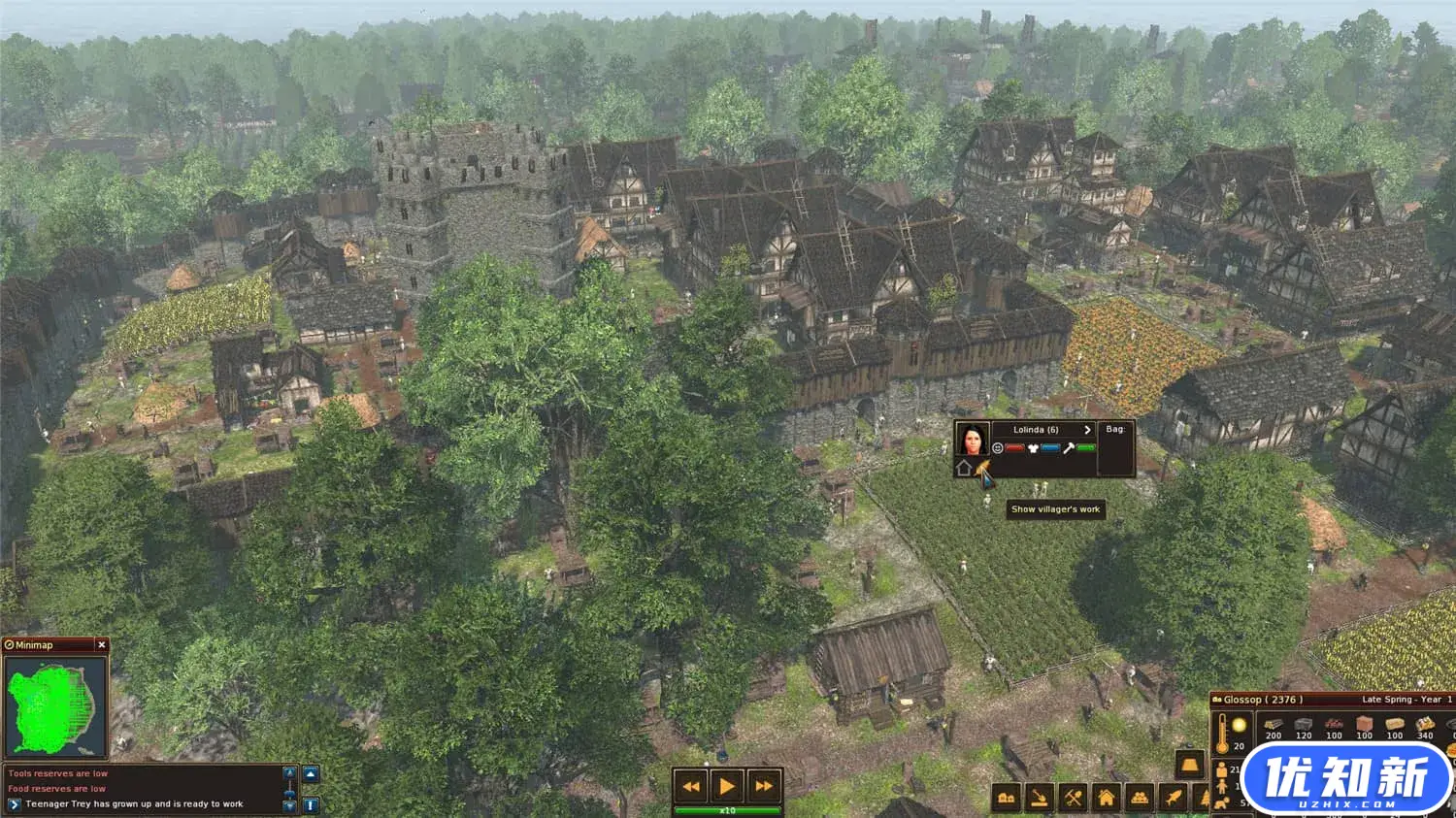This screenshot has width=1456, height=818.
Task: Resume the game with the play button
Action: pos(727,786)
